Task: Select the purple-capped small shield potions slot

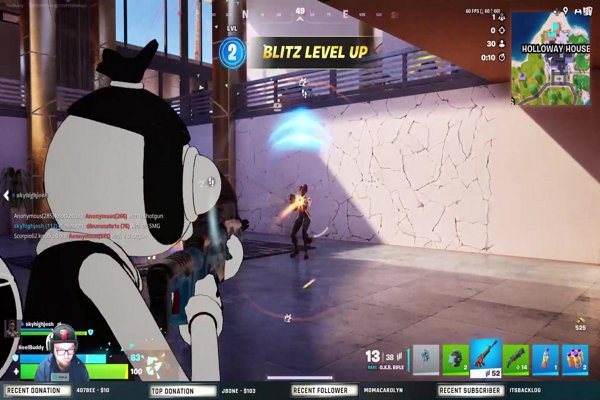Action: [x=575, y=357]
